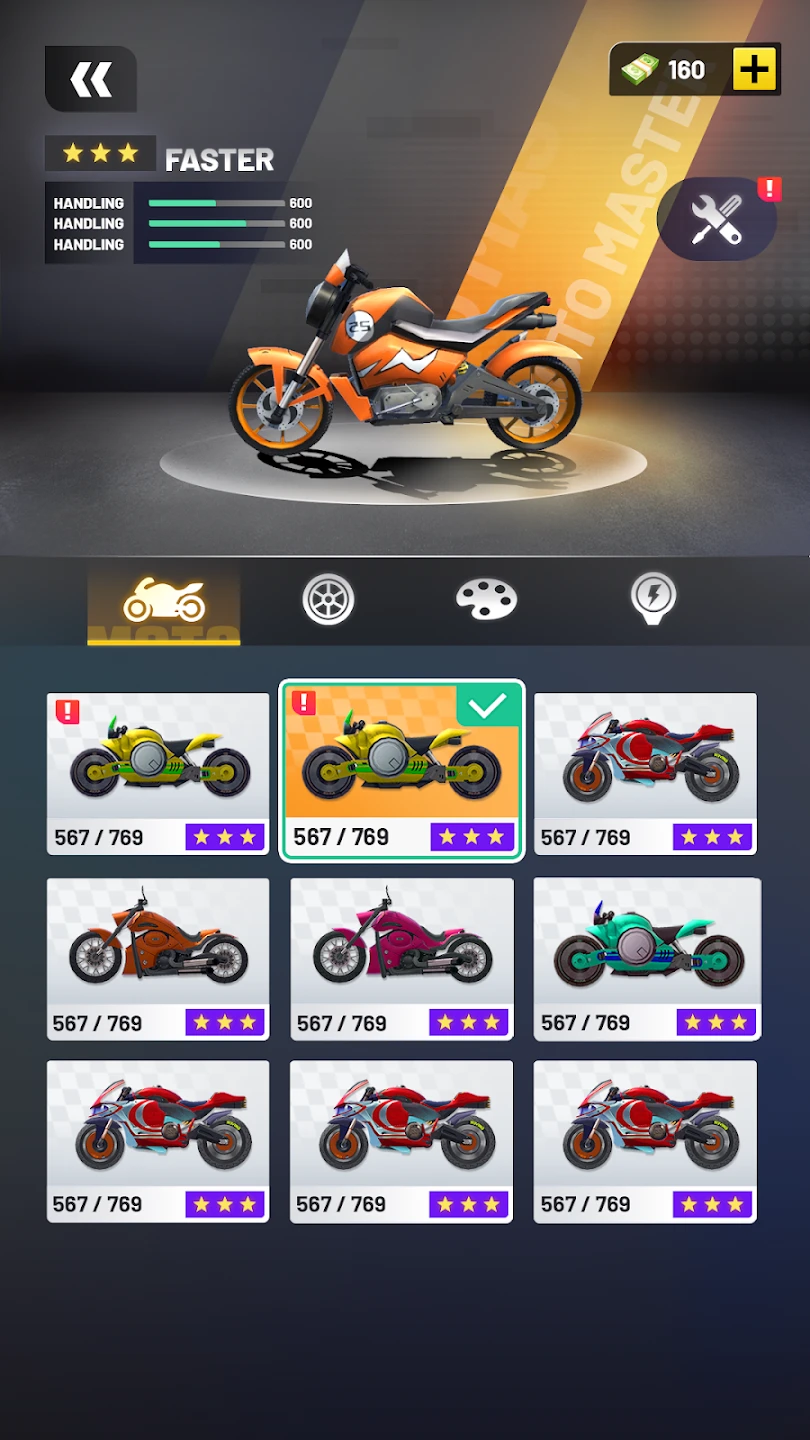810x1440 pixels.
Task: Tap the yellow plus button to add cash
Action: tap(756, 70)
